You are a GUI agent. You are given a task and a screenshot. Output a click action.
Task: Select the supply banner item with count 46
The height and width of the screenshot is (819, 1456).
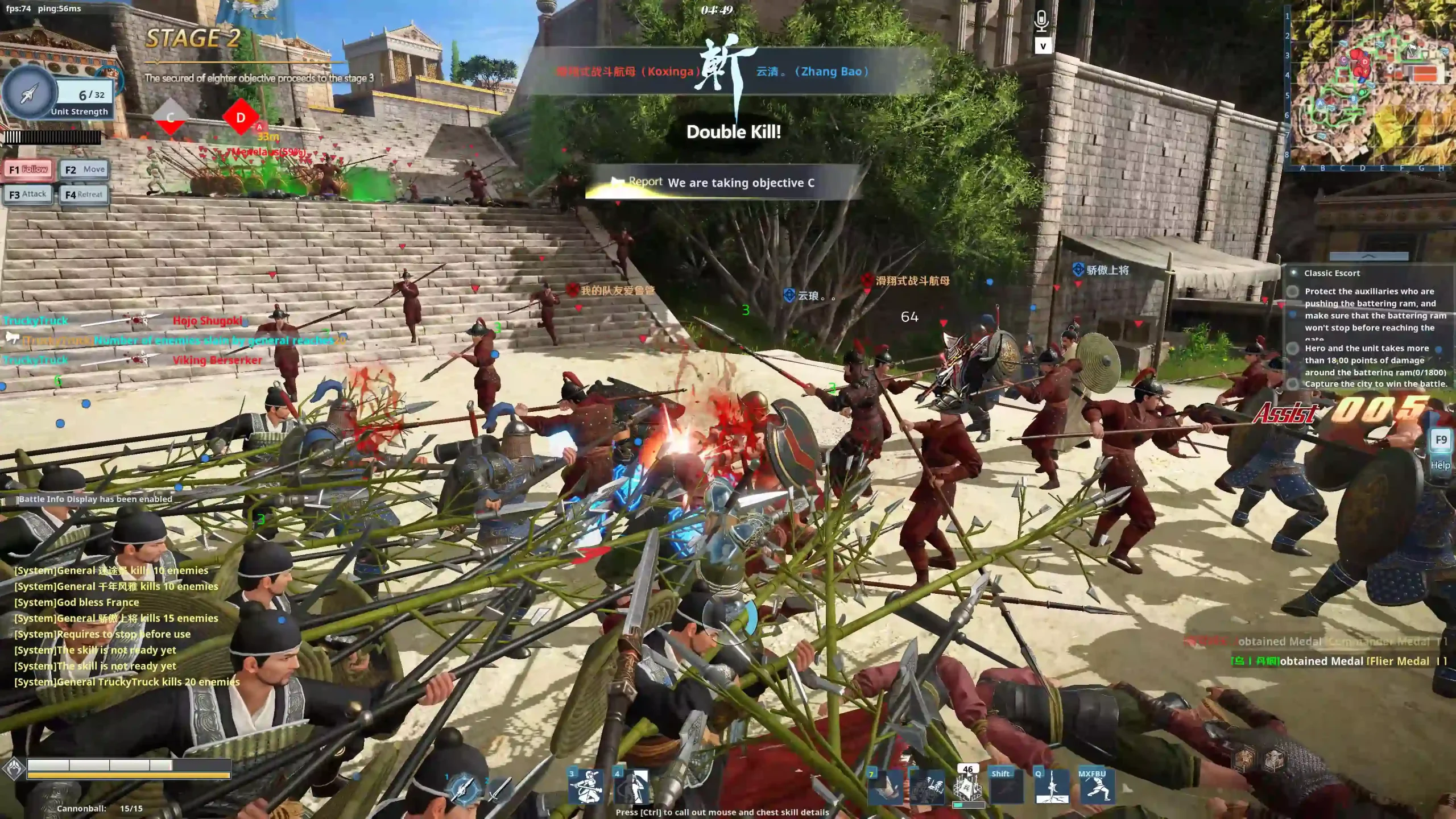tap(968, 789)
